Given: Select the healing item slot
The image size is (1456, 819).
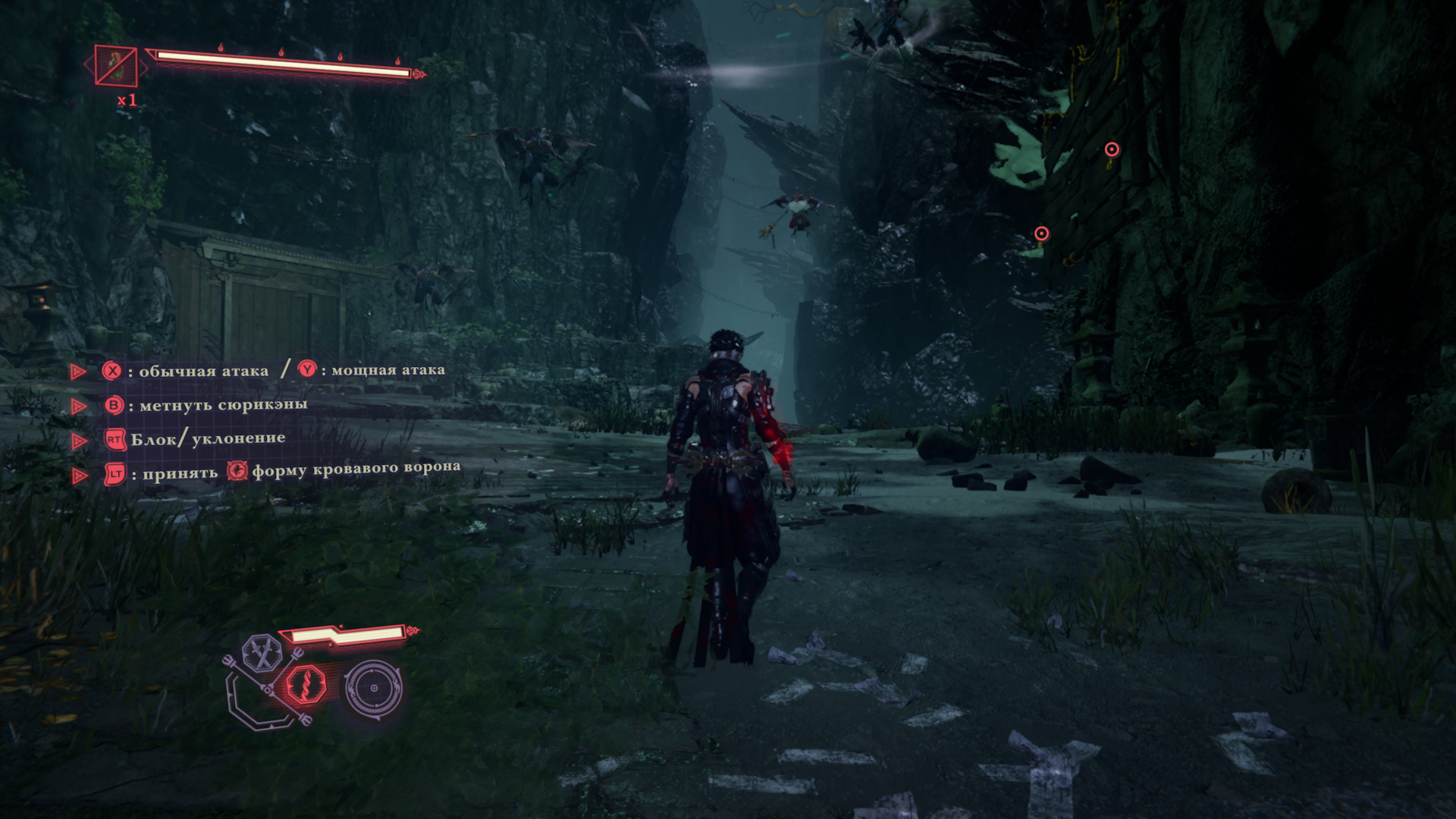Looking at the screenshot, I should pyautogui.click(x=116, y=66).
